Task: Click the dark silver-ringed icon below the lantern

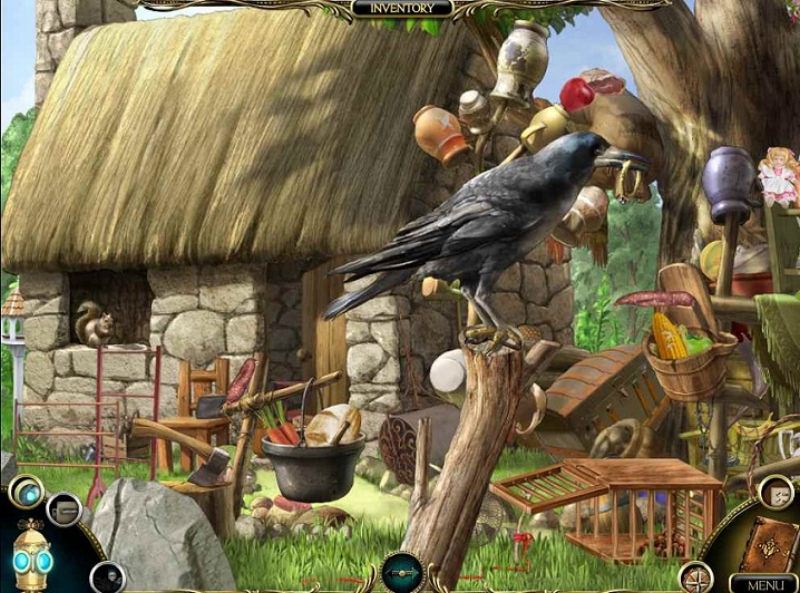Action: coord(106,577)
